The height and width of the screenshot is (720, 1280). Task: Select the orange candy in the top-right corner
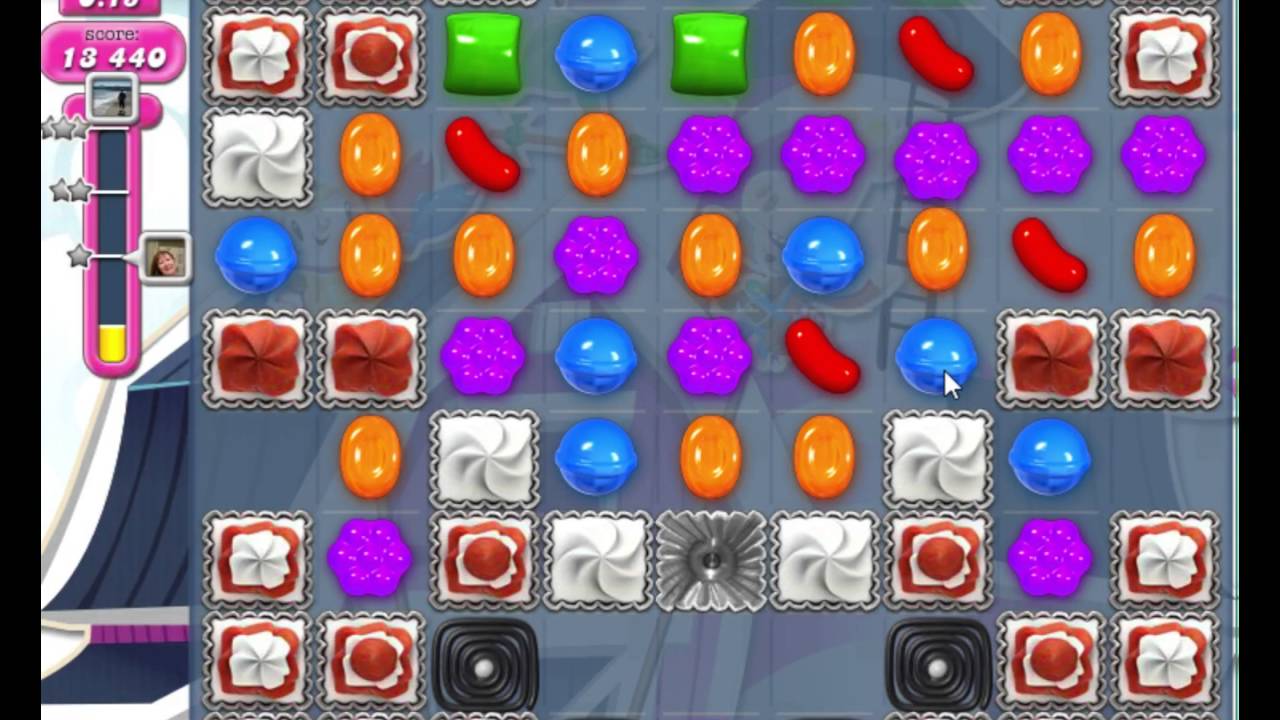(x=1051, y=55)
